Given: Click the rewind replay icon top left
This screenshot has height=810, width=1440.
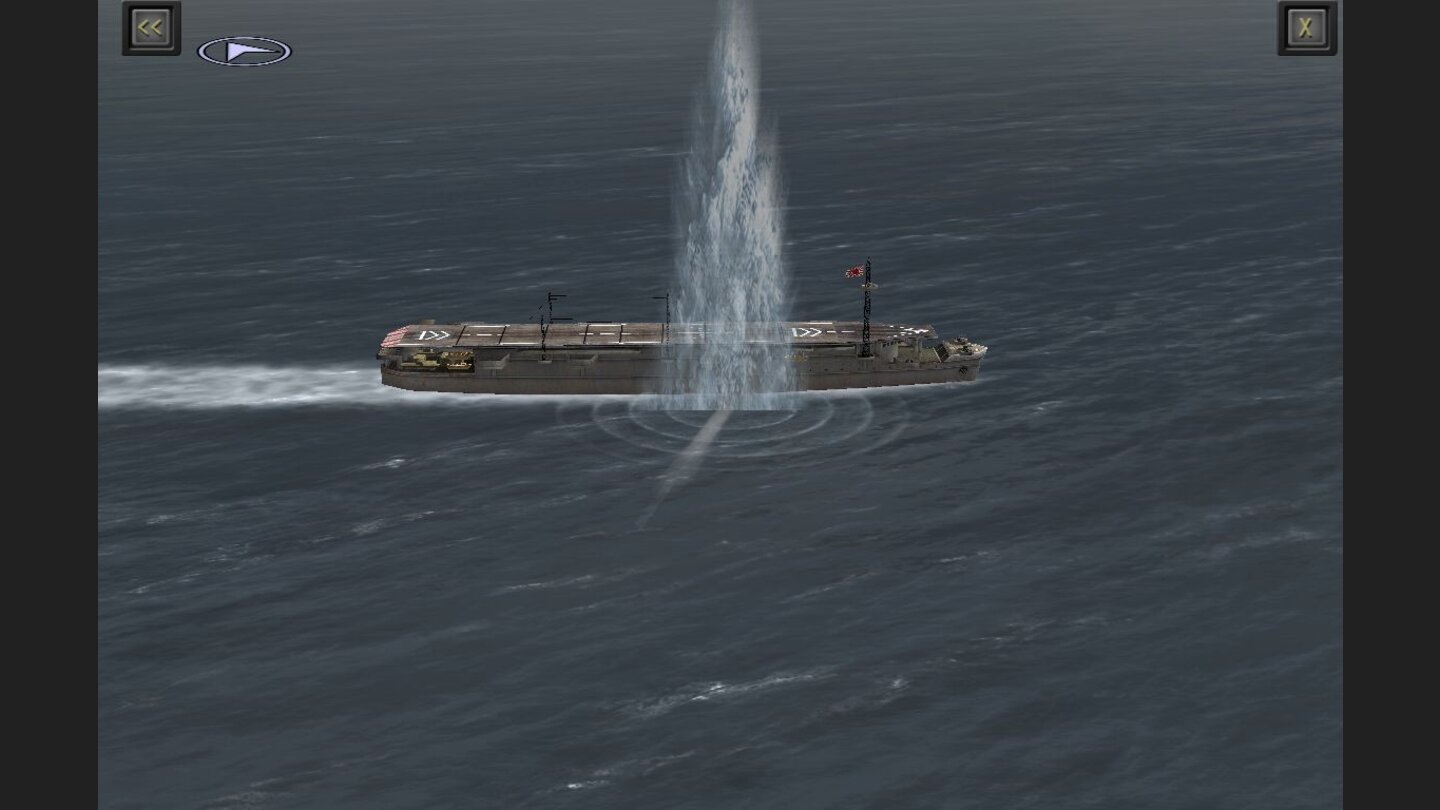Looking at the screenshot, I should (x=150, y=27).
